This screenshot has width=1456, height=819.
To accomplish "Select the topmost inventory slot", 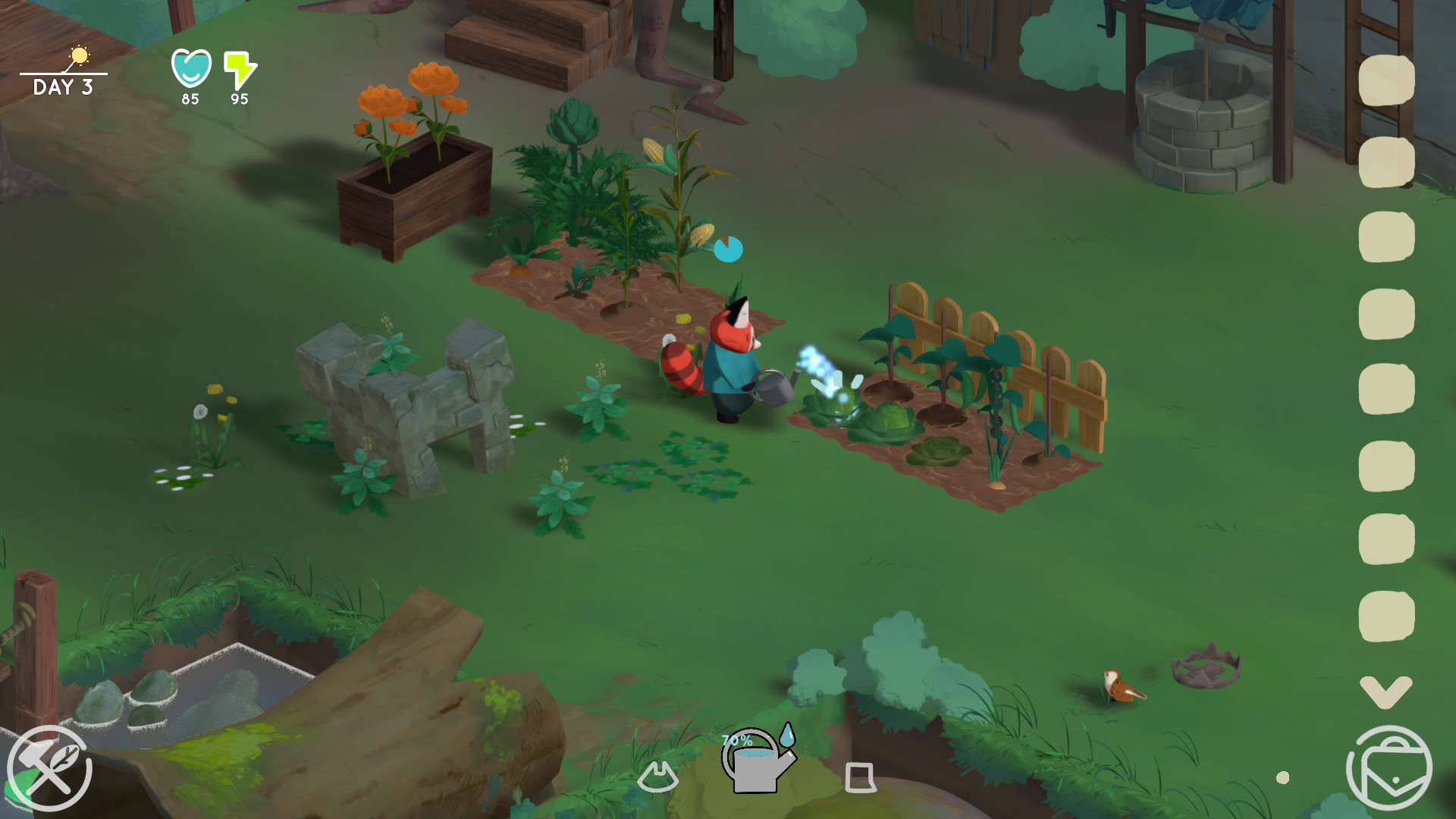I will [1387, 80].
